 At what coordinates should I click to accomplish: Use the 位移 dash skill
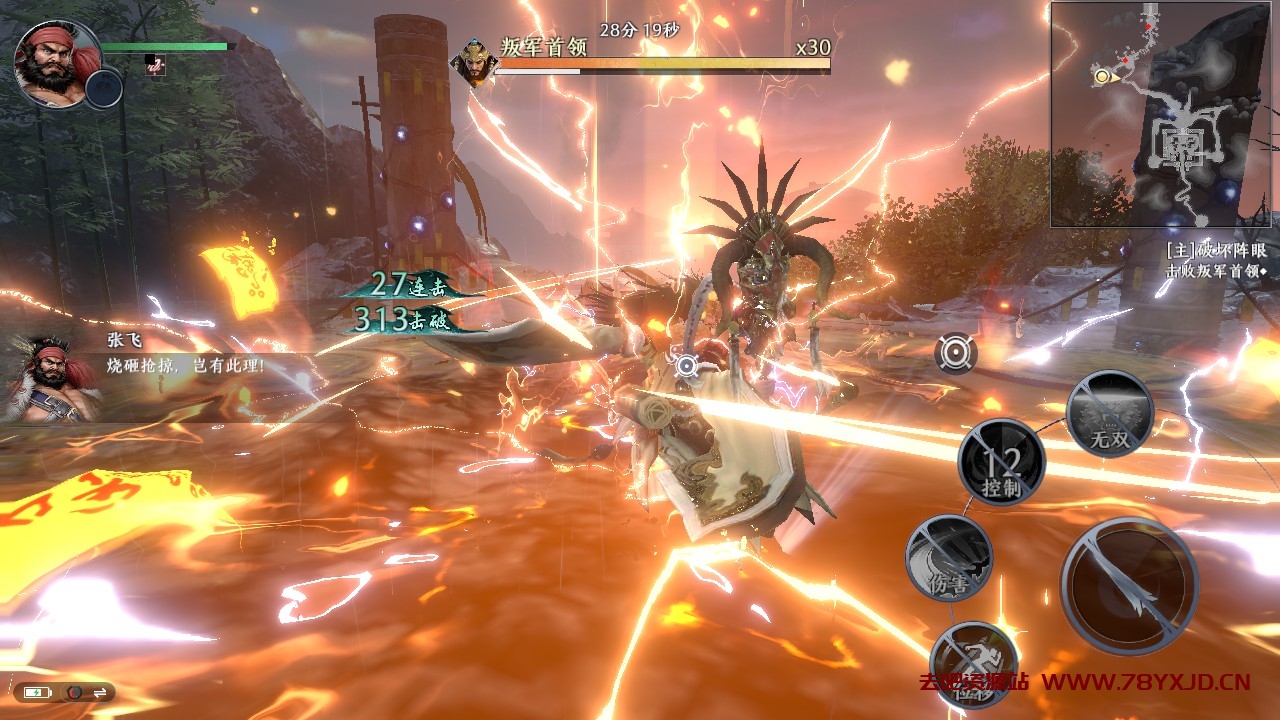tap(973, 665)
